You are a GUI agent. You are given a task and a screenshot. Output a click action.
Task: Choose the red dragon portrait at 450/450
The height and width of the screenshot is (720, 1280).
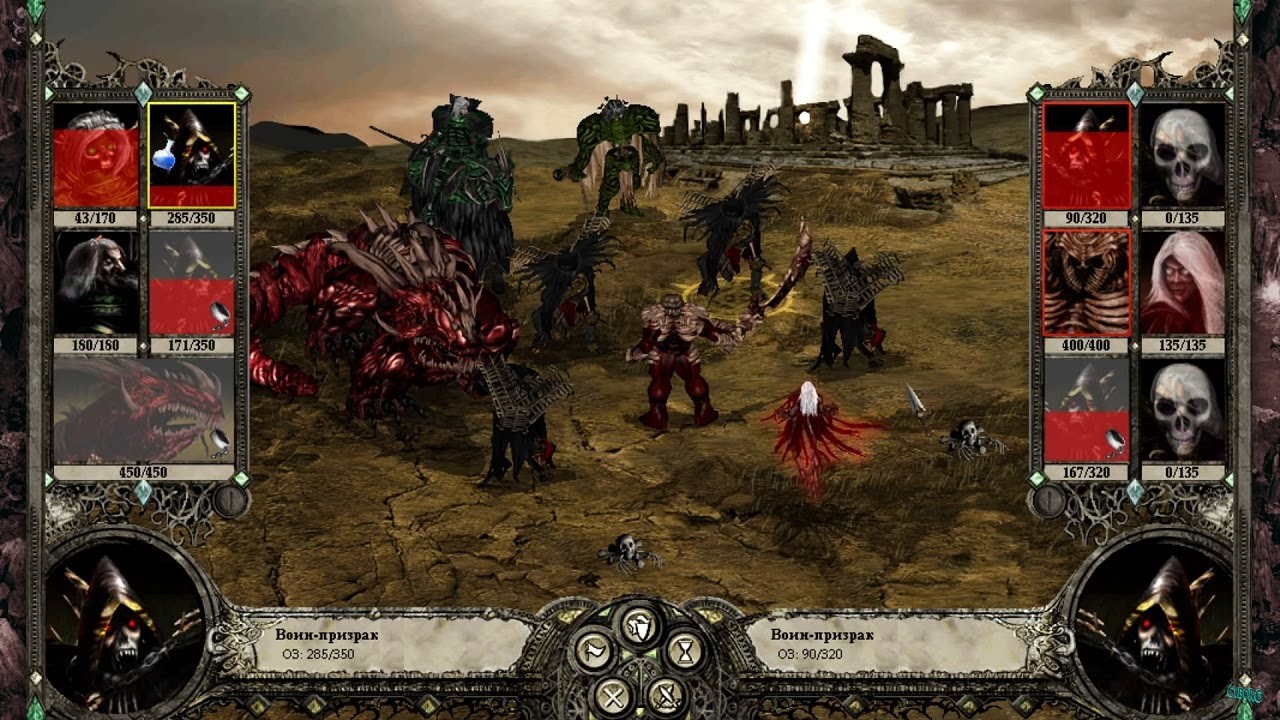[x=144, y=411]
